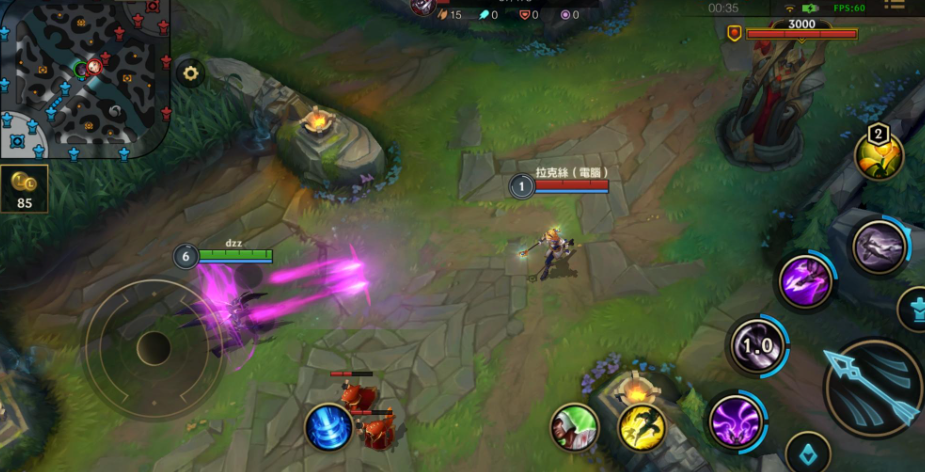Image resolution: width=925 pixels, height=472 pixels.
Task: Tap the blue turret-target button
Action: (915, 309)
